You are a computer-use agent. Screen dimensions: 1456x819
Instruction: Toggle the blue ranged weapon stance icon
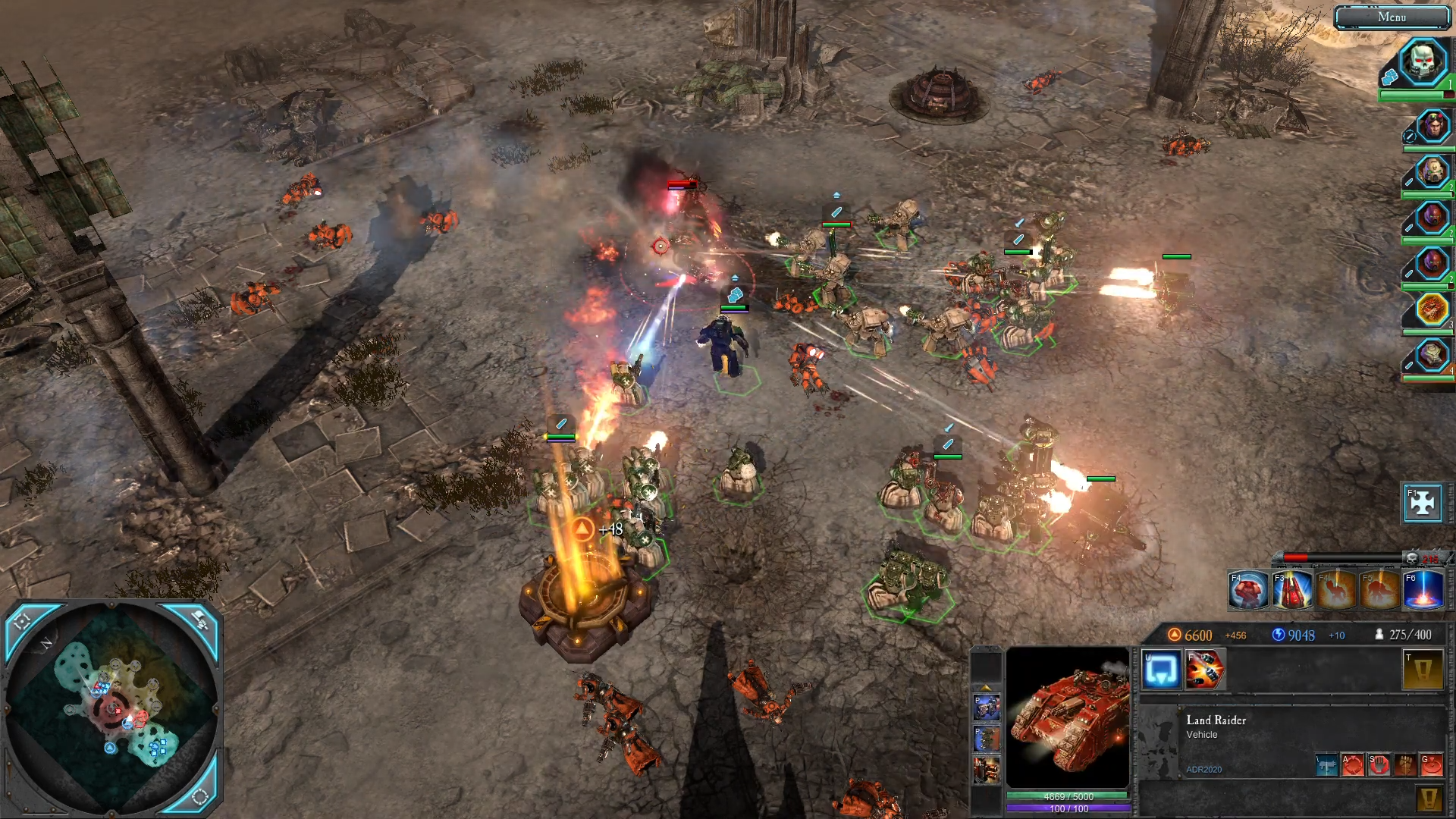tap(1326, 764)
